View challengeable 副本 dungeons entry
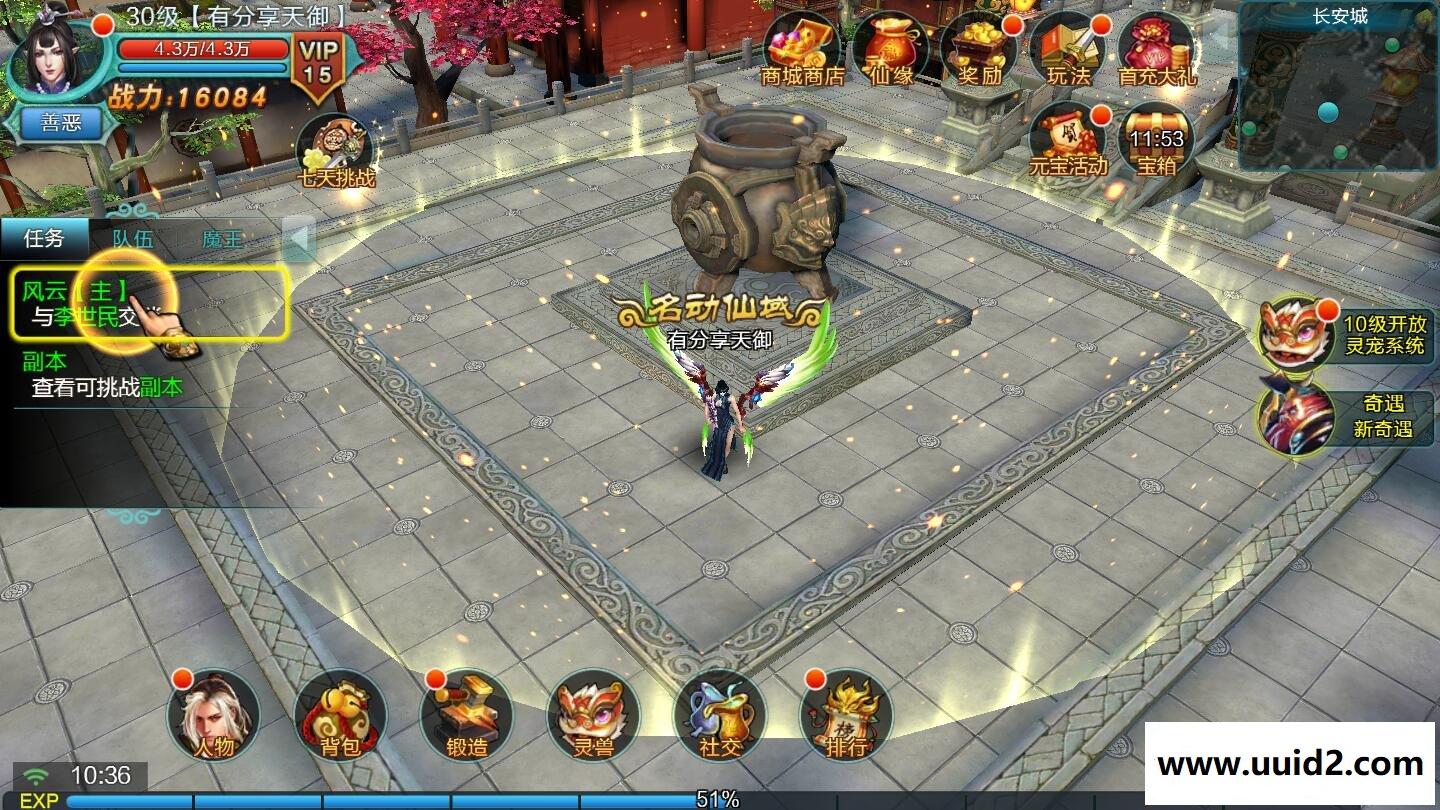The image size is (1440, 810). (x=106, y=376)
